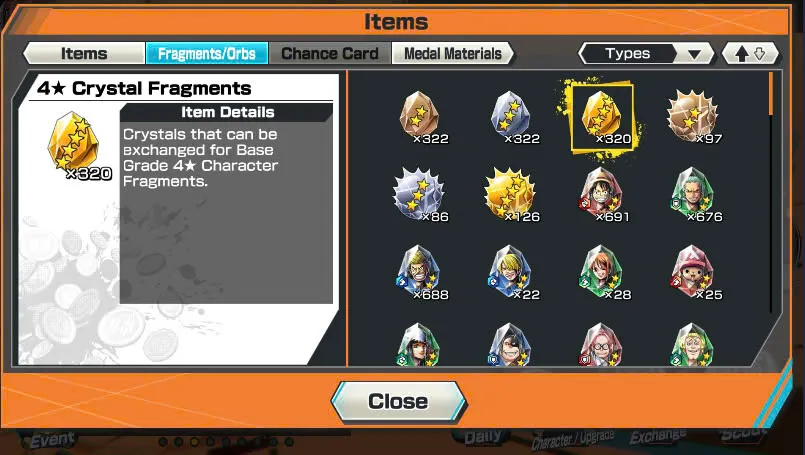The width and height of the screenshot is (805, 455).
Task: Select the Fragments/Orbs tab
Action: pos(205,54)
